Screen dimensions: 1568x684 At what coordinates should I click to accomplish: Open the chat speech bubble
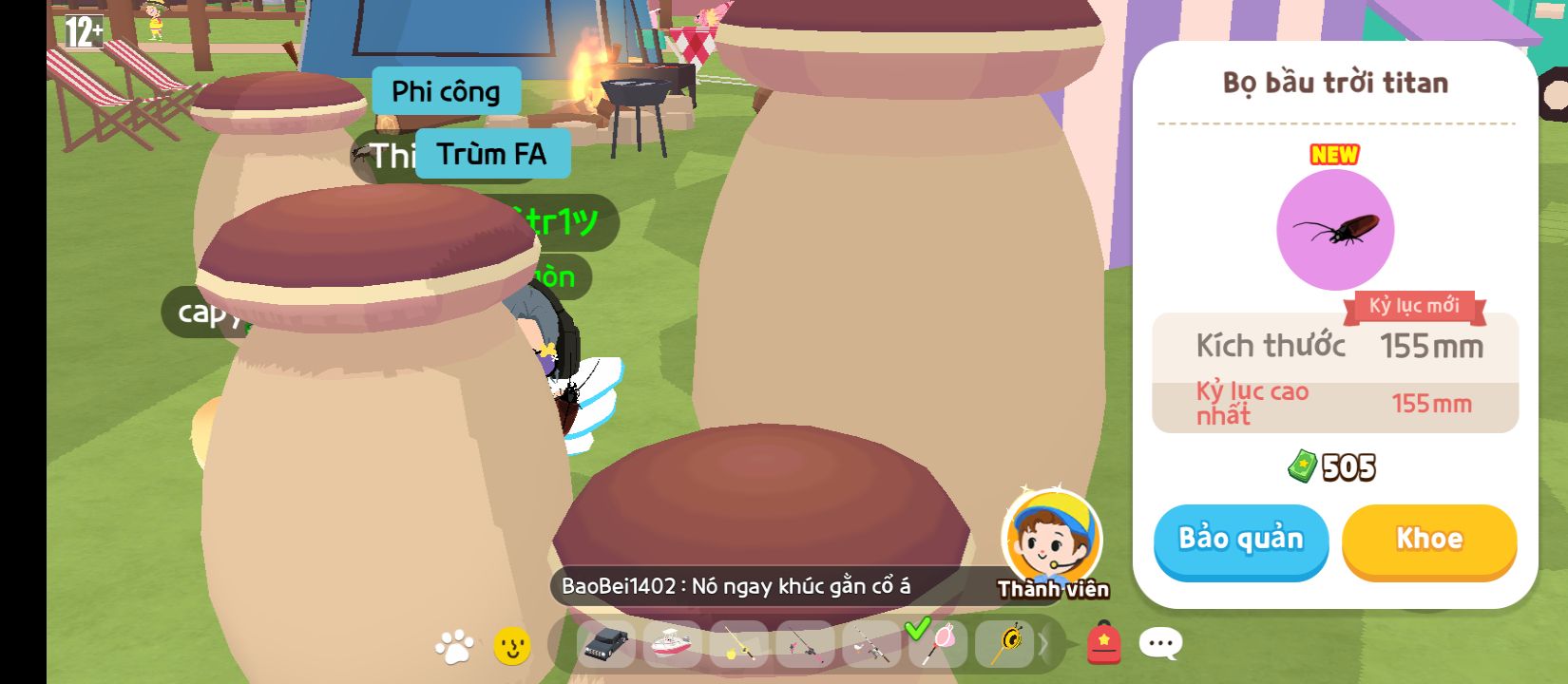(1160, 643)
